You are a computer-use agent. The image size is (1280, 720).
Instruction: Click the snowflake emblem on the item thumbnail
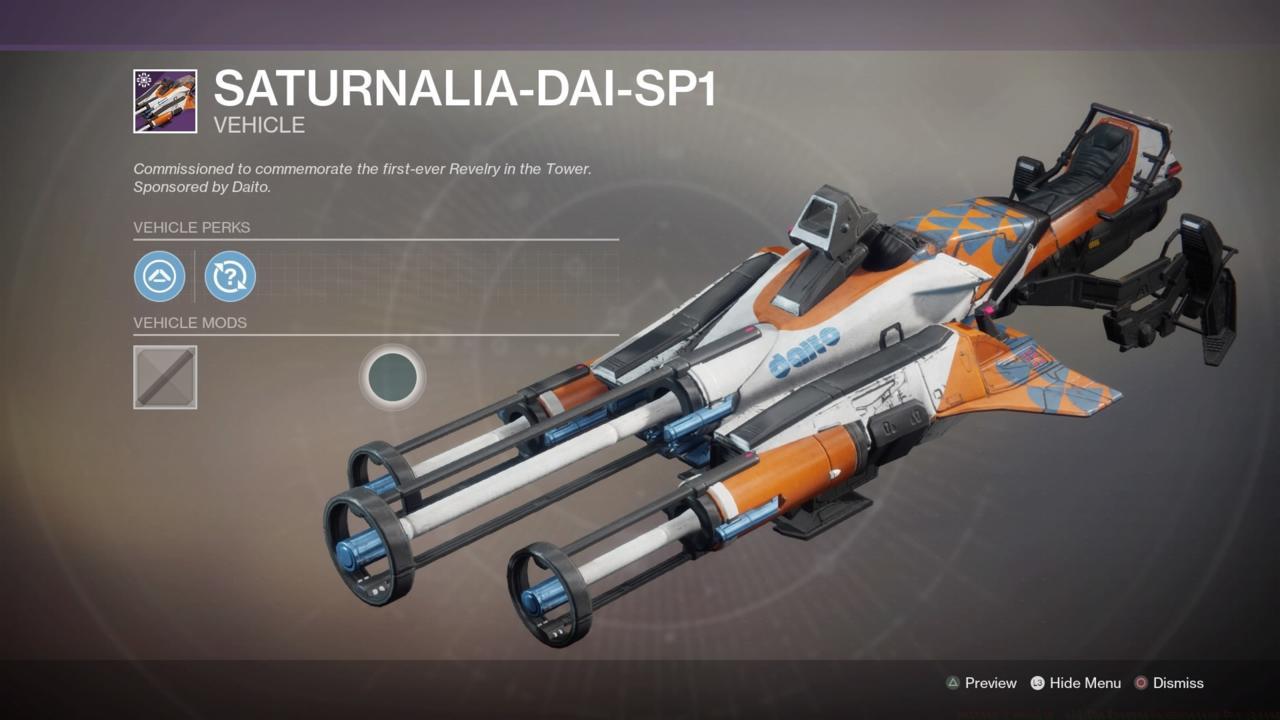(146, 80)
